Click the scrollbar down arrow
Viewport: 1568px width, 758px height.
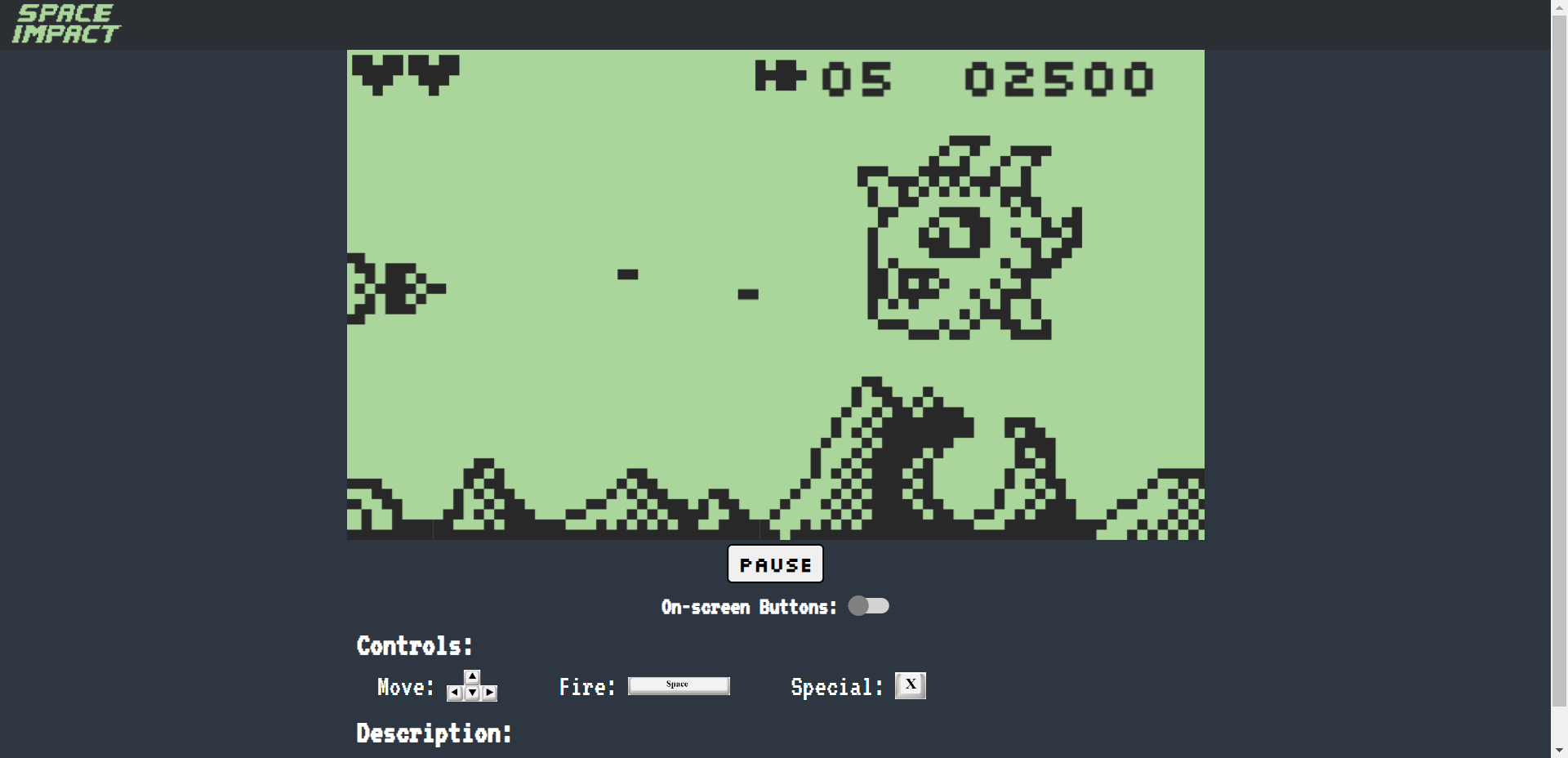[x=1558, y=749]
